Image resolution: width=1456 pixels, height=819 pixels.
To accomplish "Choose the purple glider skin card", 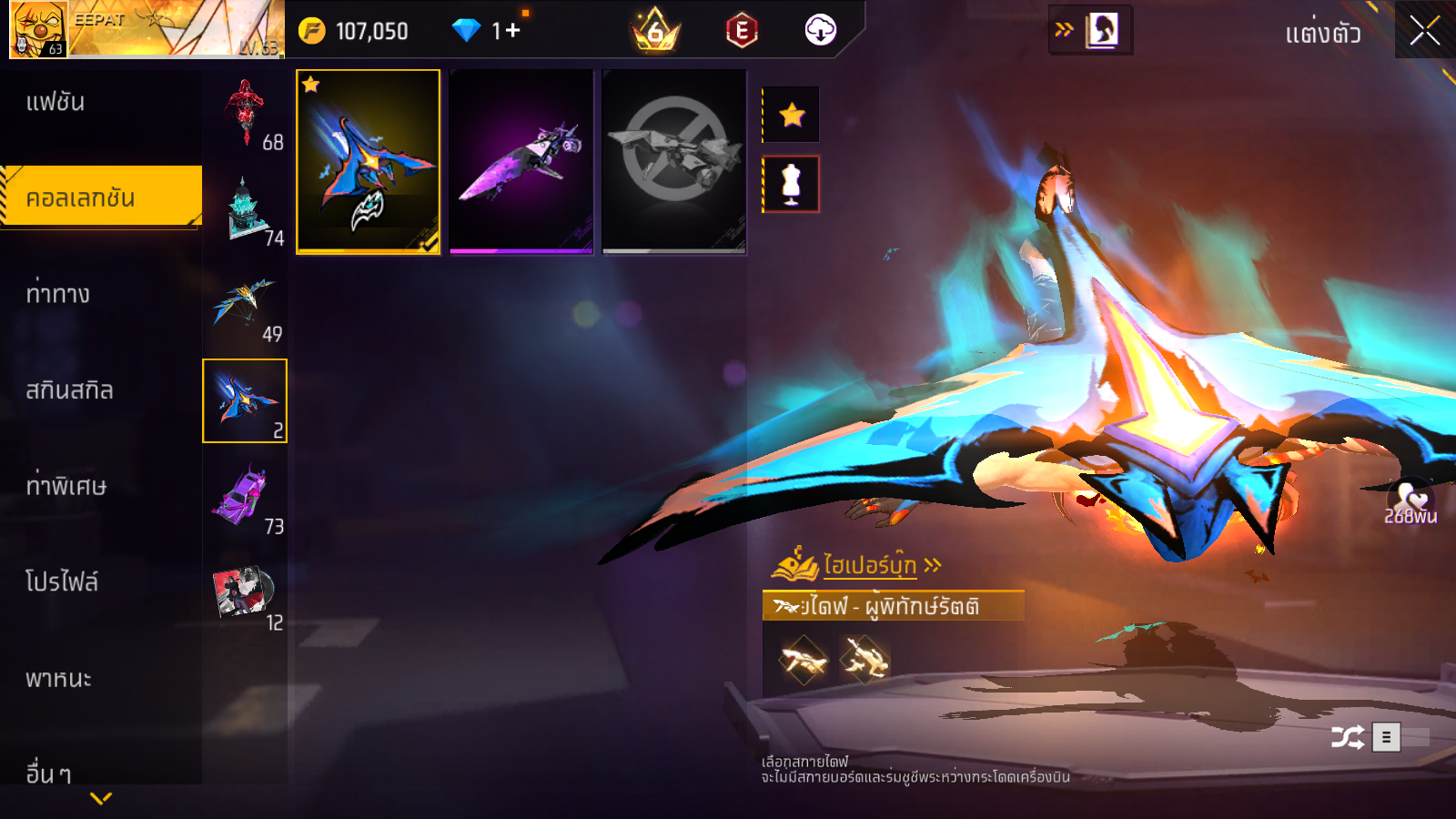I will coord(521,161).
